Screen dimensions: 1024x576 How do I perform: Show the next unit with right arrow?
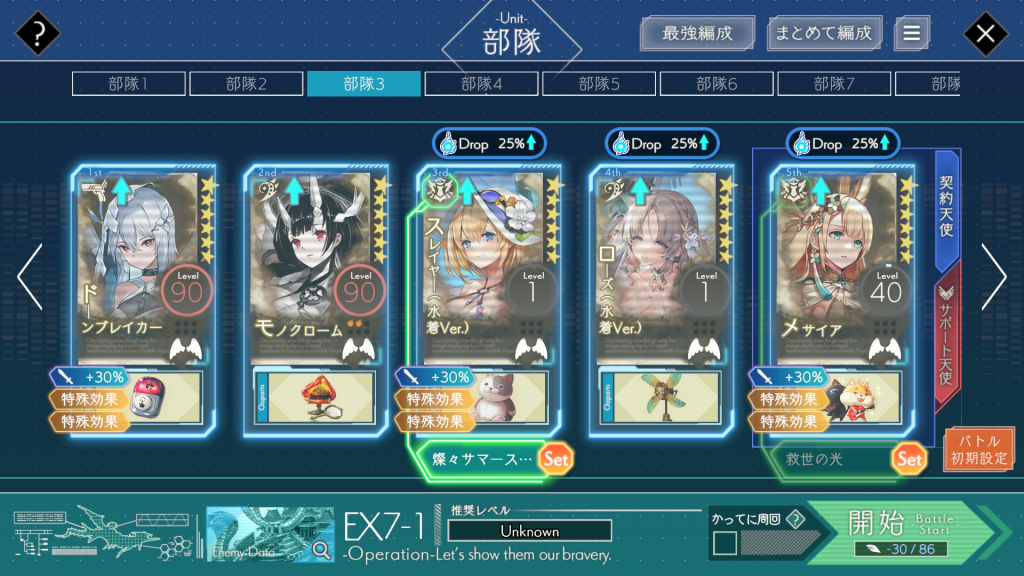[x=994, y=277]
